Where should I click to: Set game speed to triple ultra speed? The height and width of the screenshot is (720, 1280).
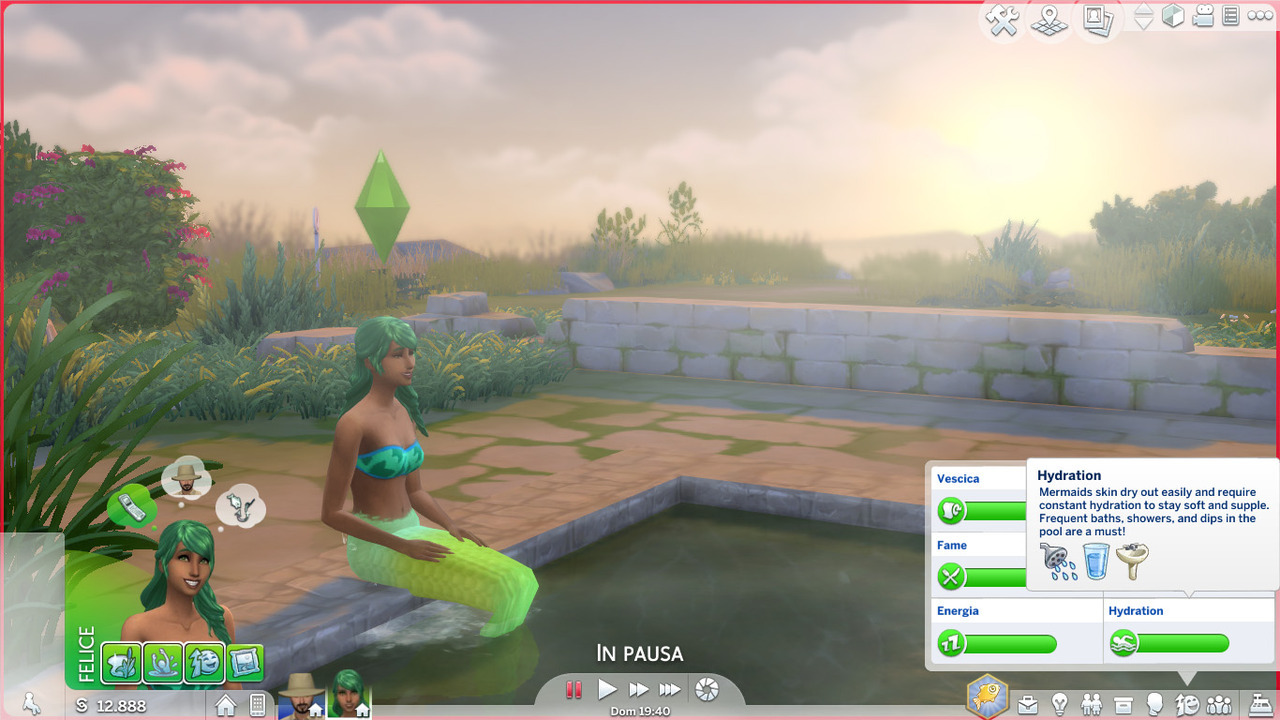pos(670,689)
